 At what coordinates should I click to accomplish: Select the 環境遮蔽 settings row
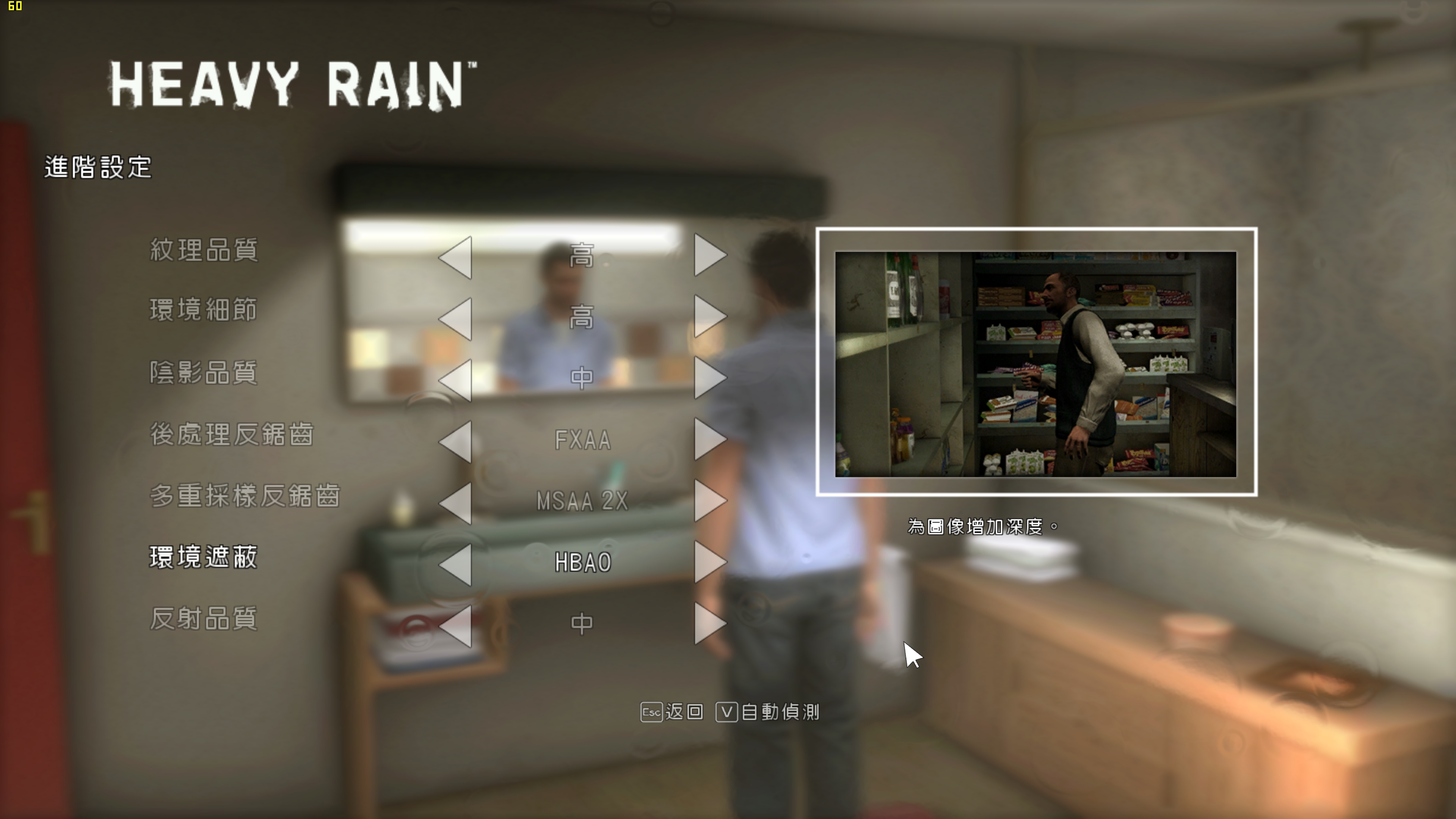point(204,559)
